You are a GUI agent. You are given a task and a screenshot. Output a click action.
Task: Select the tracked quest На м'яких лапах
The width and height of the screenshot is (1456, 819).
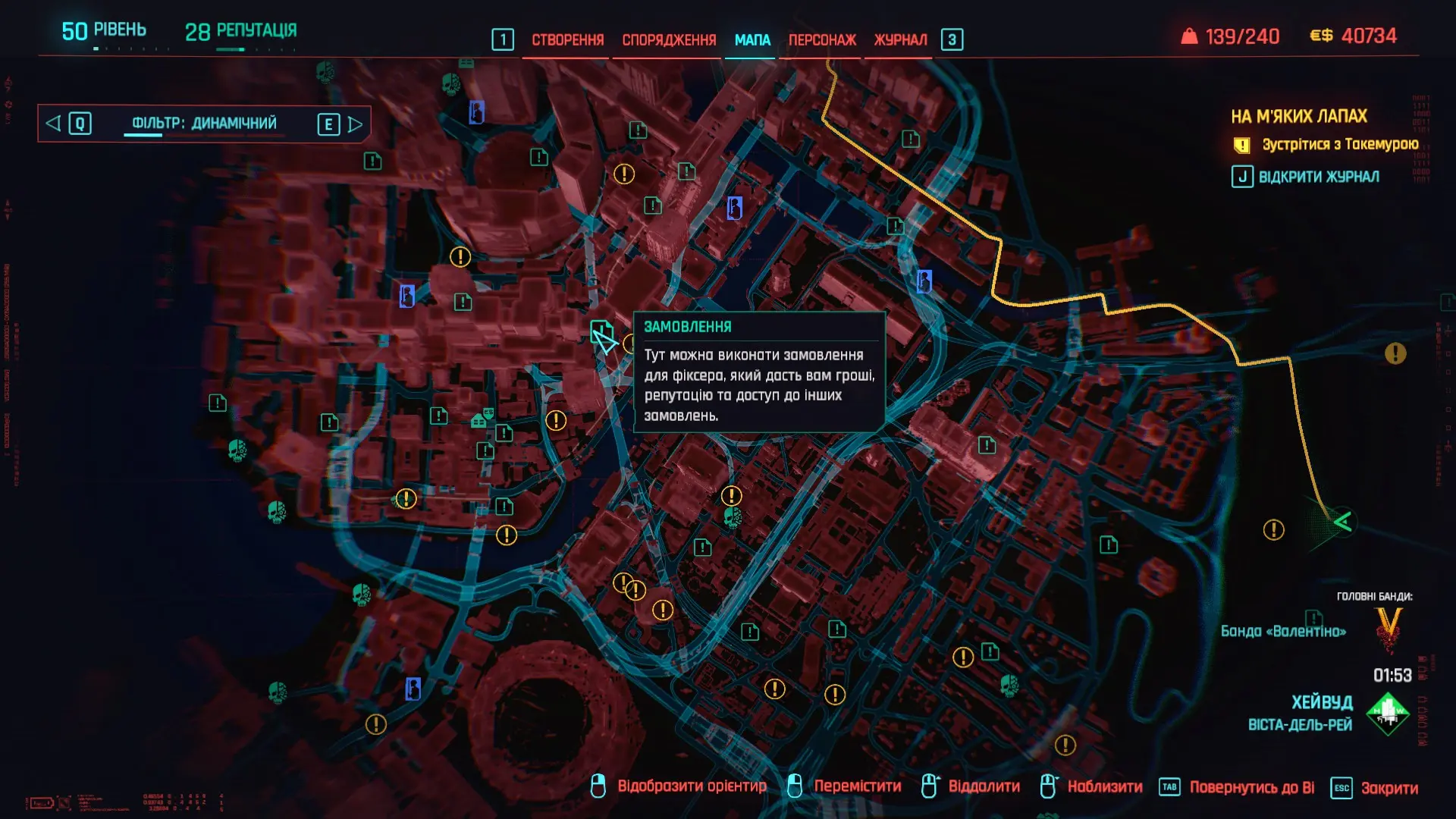1298,117
